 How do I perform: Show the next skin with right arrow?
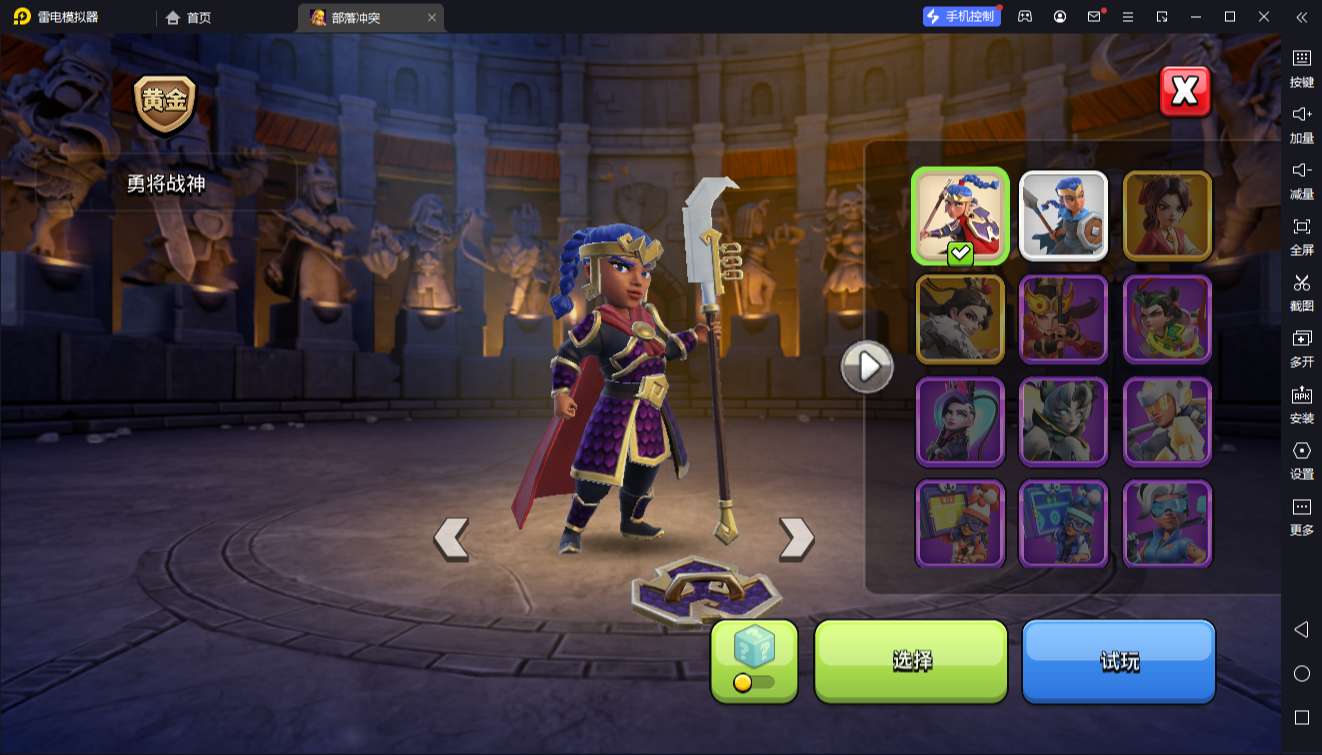(796, 538)
